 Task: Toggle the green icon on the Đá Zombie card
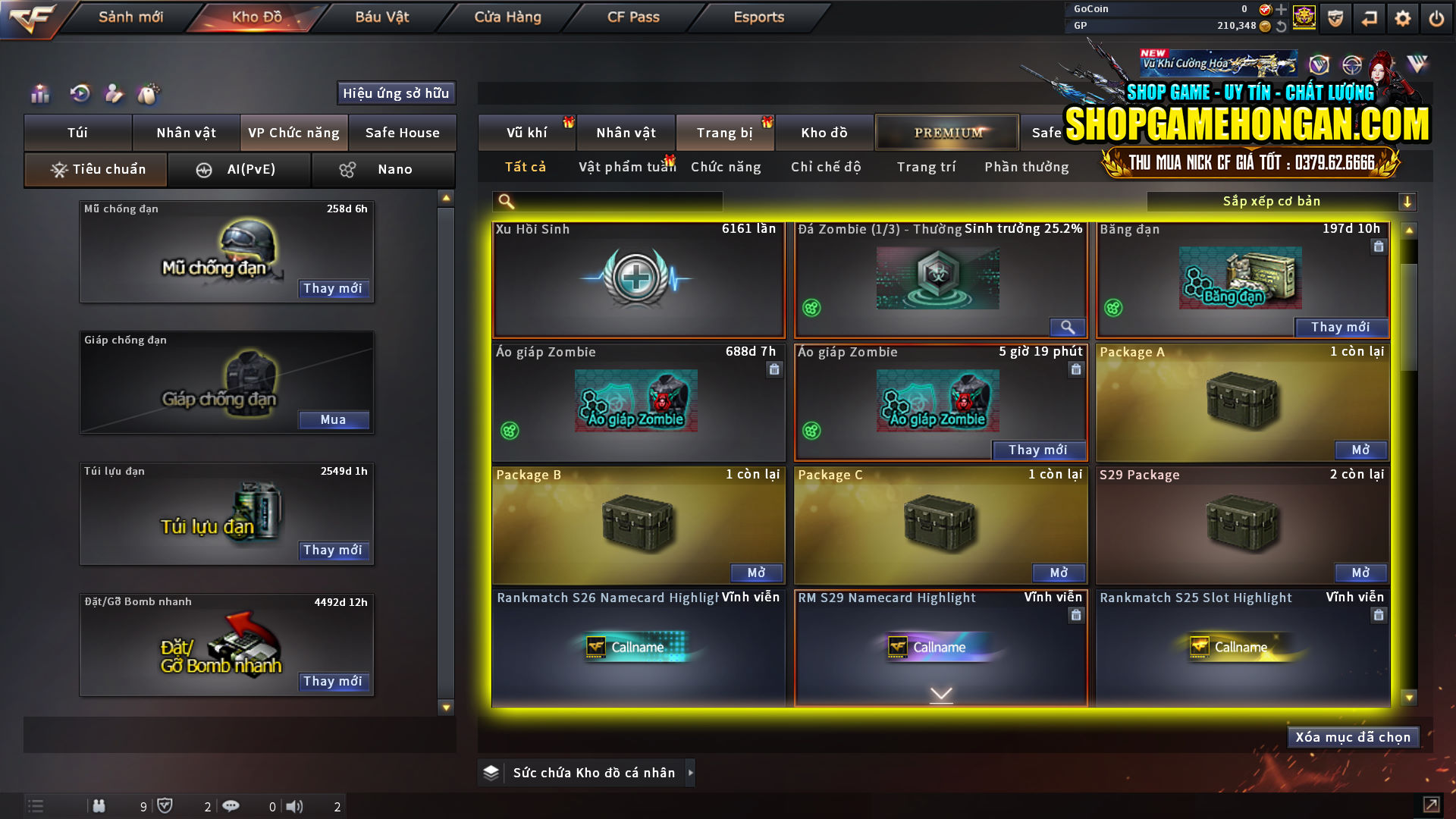813,308
